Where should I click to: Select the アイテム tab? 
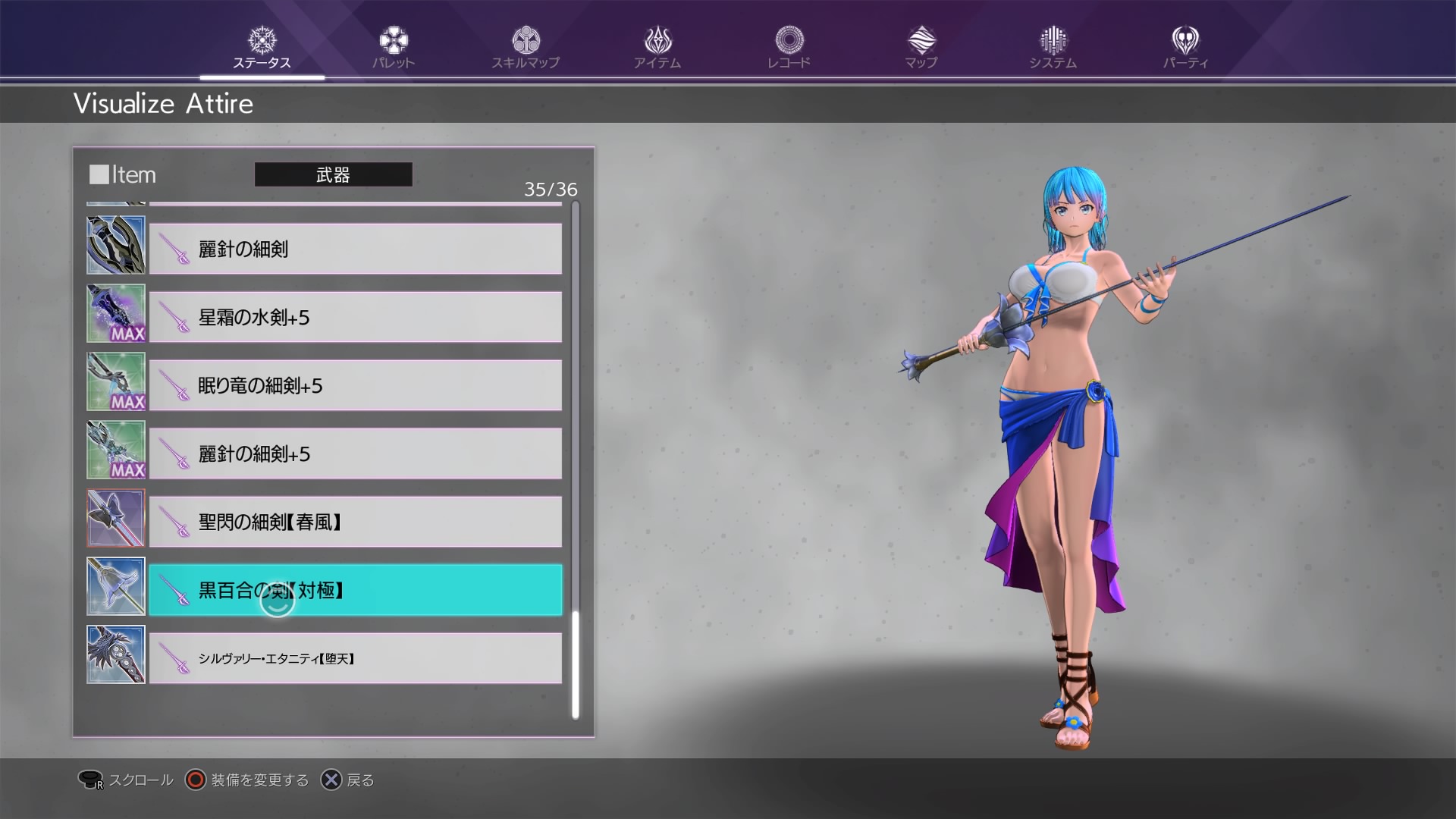point(657,48)
